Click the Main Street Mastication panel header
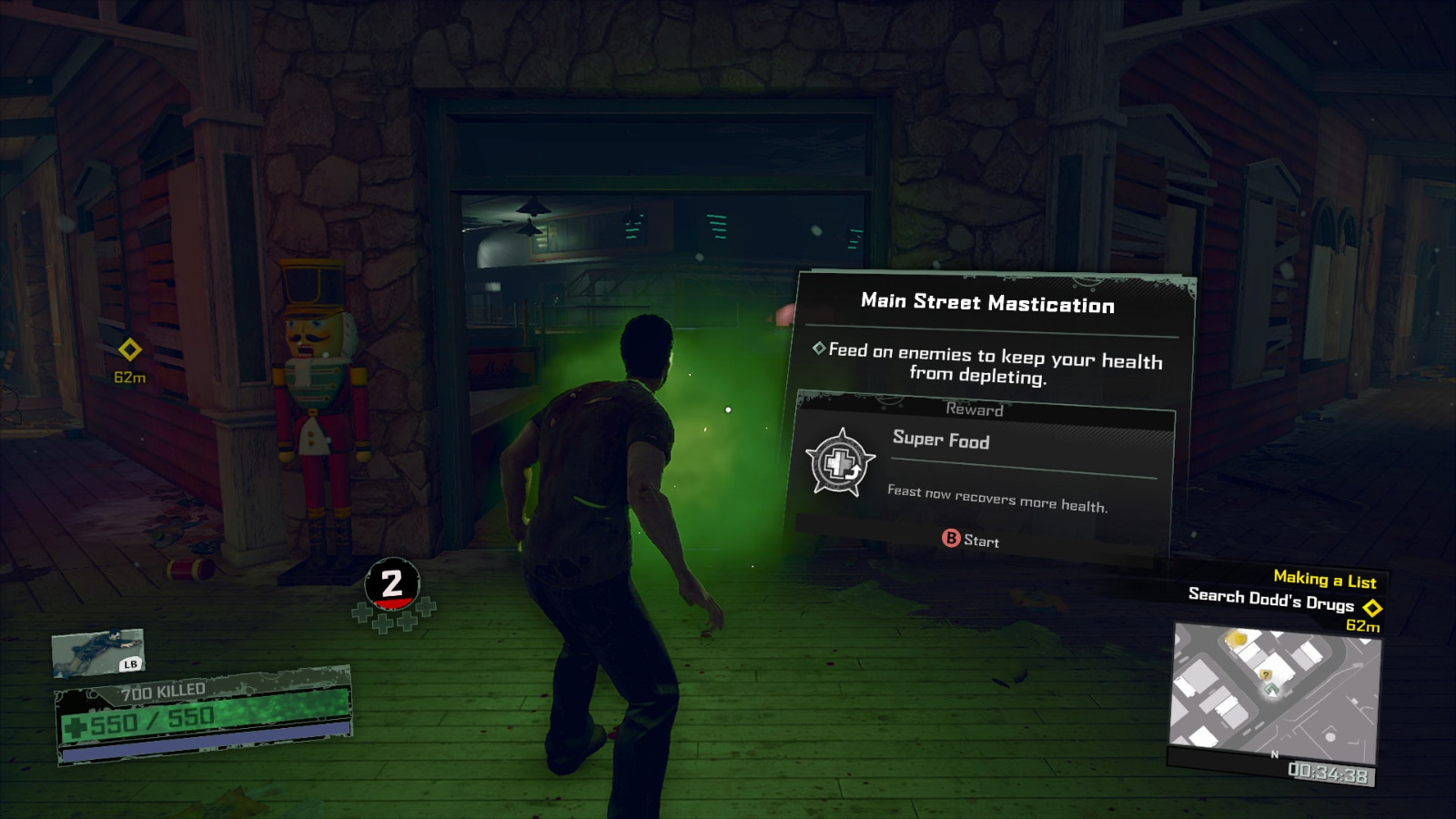The image size is (1456, 819). point(988,305)
